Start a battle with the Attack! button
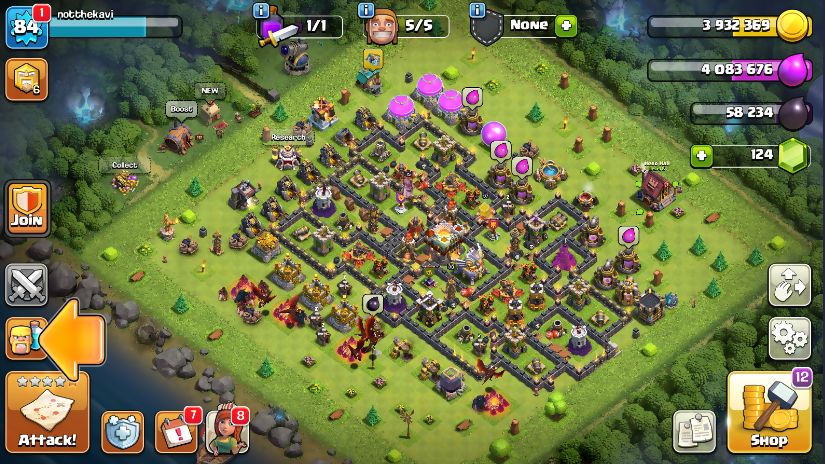825x464 pixels. [47, 412]
